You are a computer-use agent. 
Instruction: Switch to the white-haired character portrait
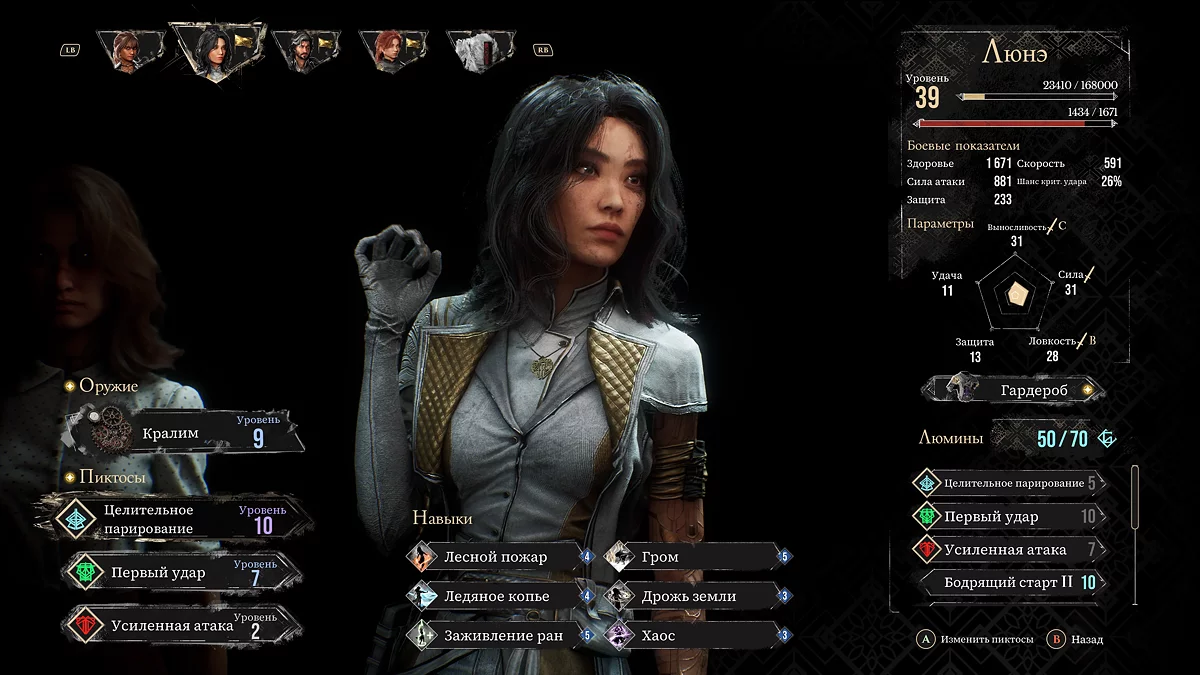477,50
